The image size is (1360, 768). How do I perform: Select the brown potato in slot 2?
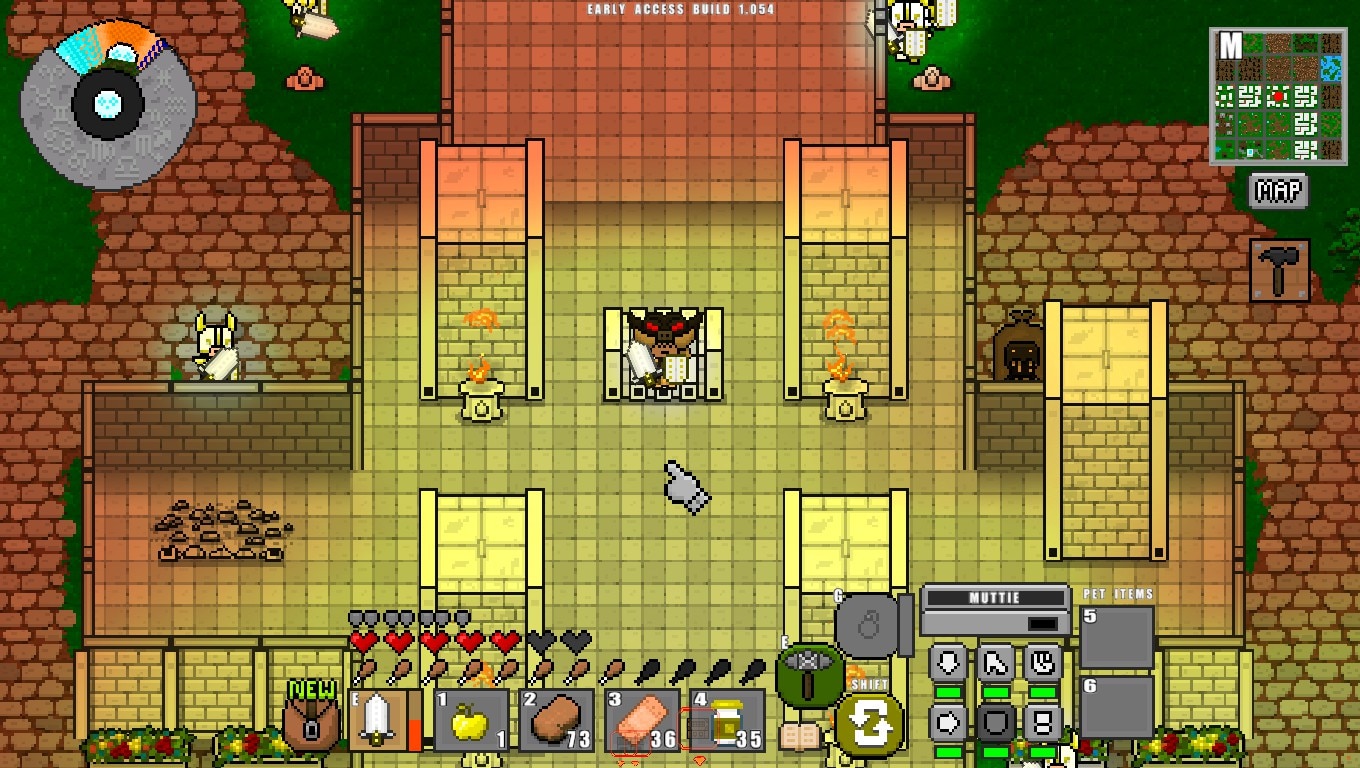[x=556, y=720]
